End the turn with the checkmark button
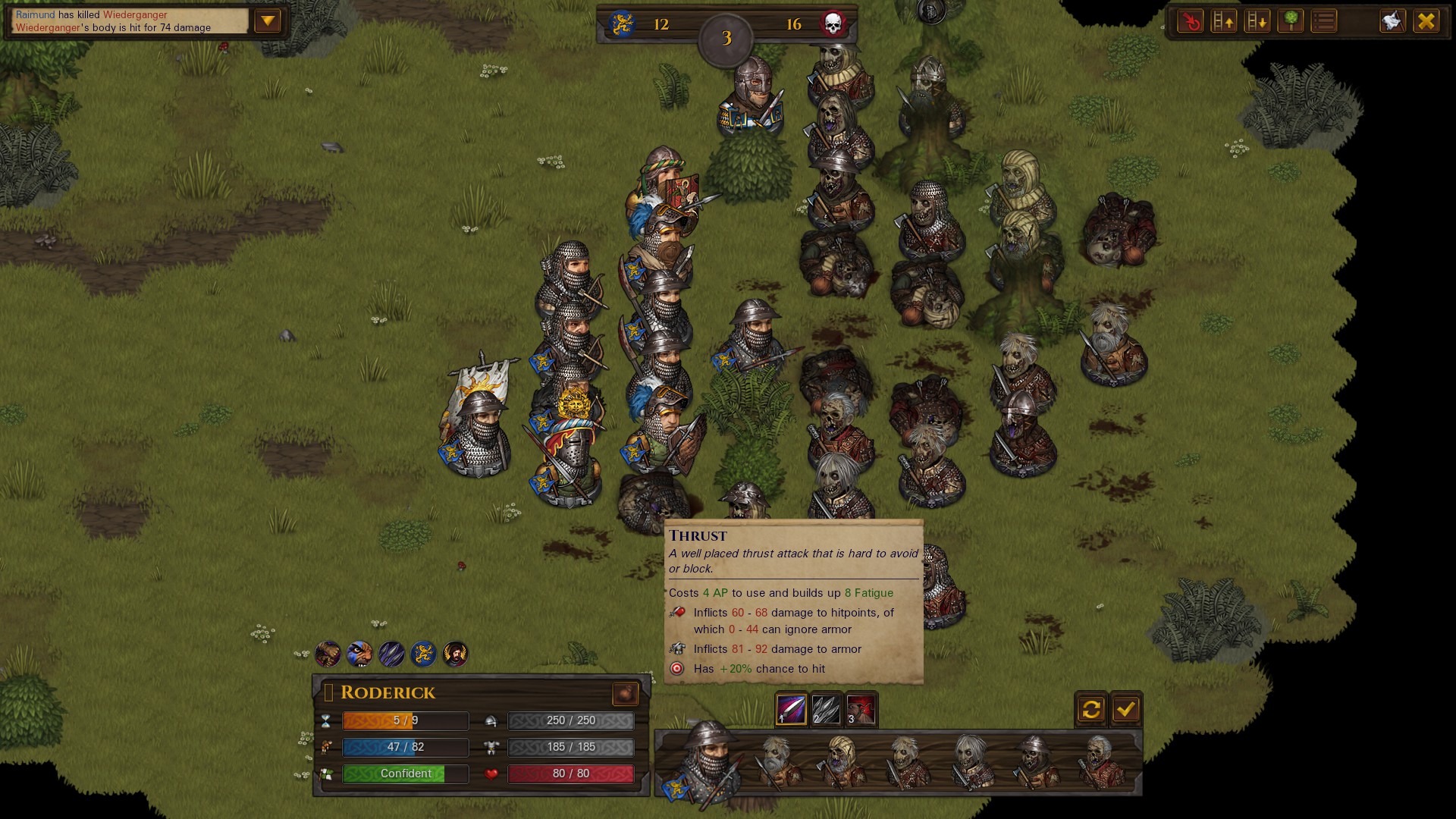This screenshot has width=1456, height=819. click(x=1126, y=709)
